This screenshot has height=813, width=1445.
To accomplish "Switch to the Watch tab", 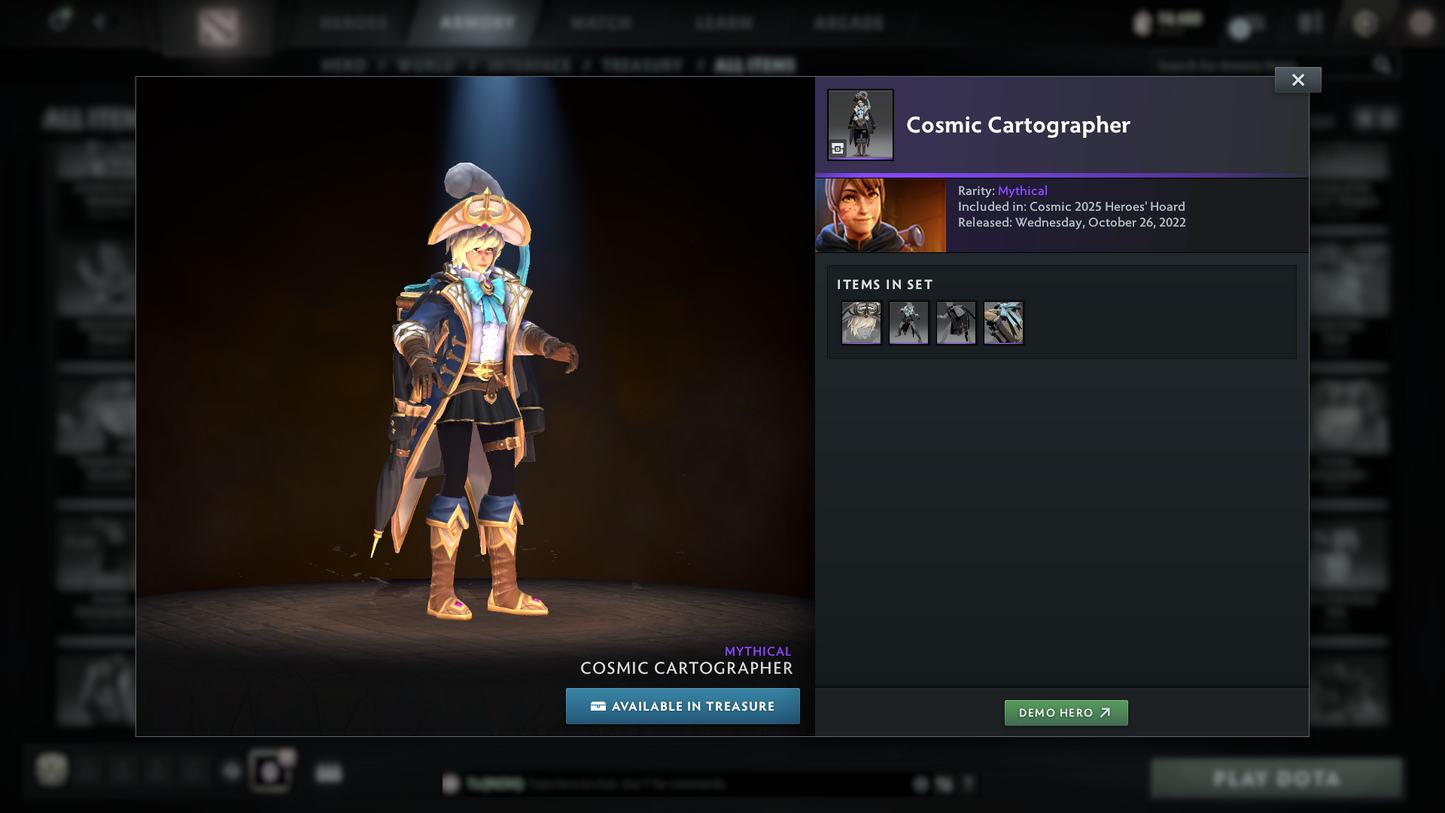I will tap(601, 22).
